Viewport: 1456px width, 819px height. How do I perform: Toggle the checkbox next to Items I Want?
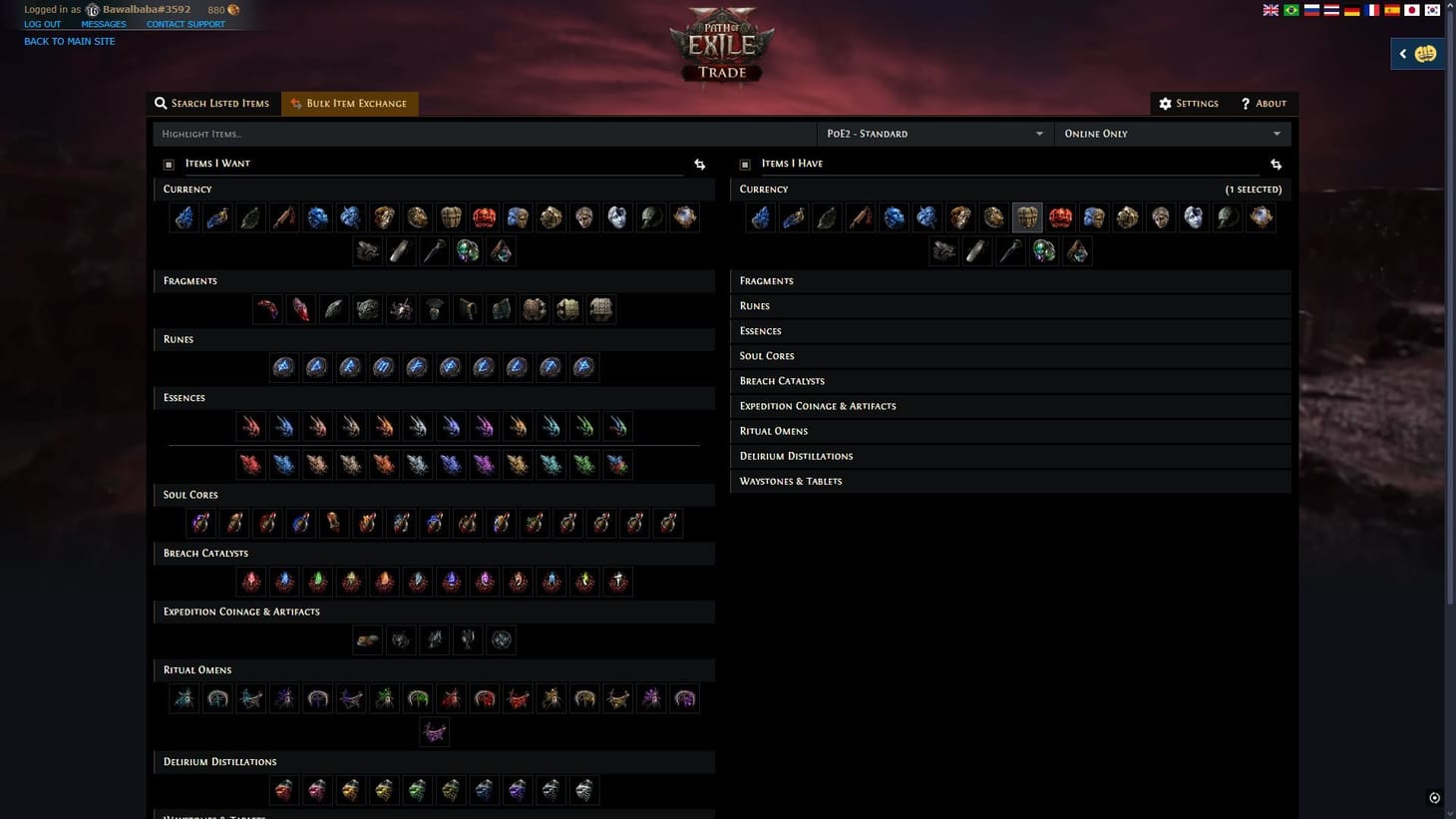(x=168, y=164)
